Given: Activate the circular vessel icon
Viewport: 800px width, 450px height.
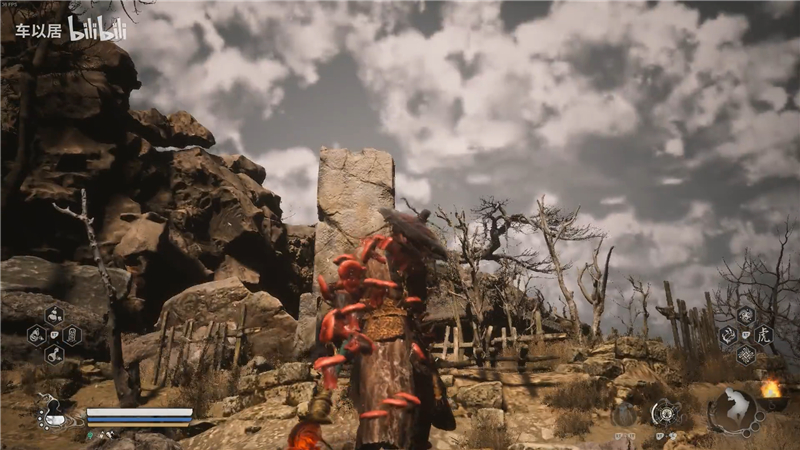Looking at the screenshot, I should [662, 412].
